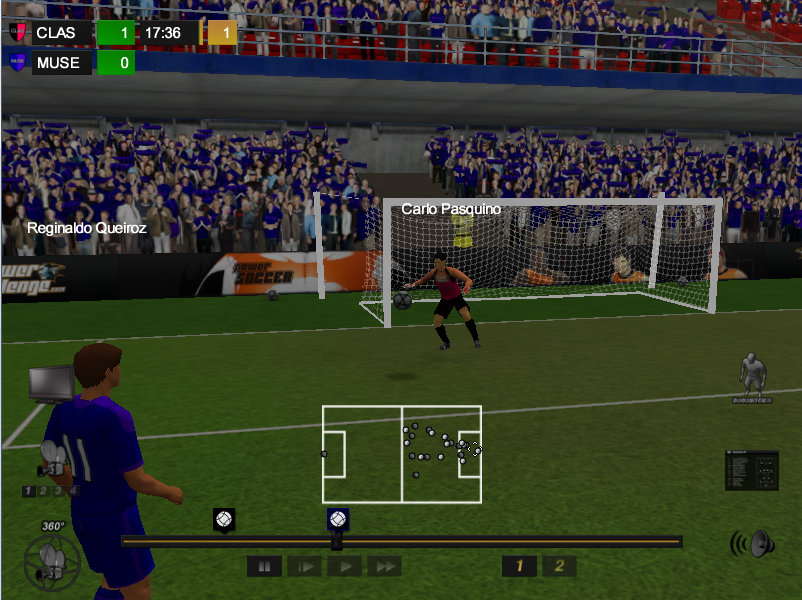Jump to the first ball event marker

click(x=224, y=520)
